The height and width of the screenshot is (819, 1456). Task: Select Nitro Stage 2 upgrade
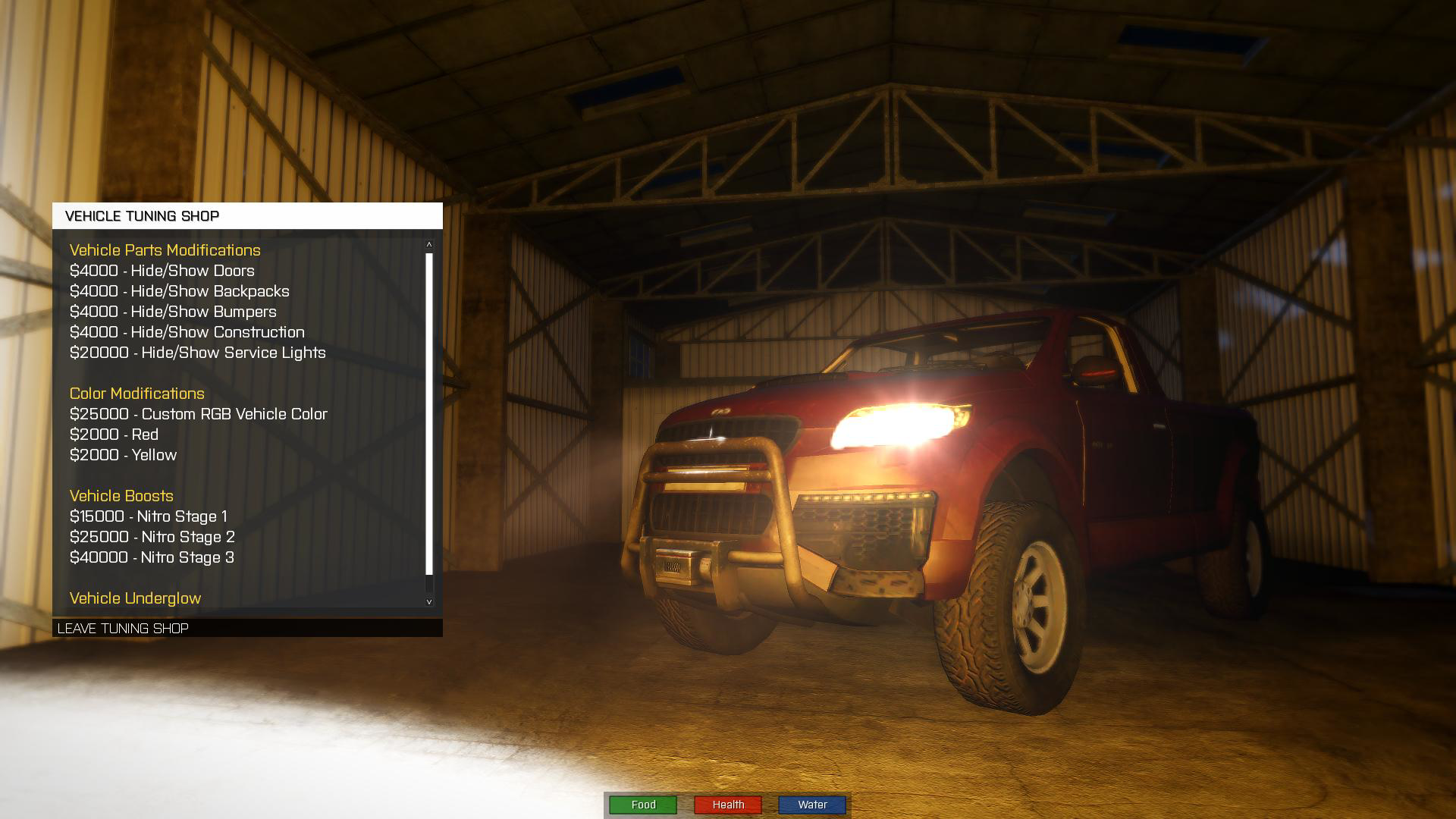coord(152,537)
